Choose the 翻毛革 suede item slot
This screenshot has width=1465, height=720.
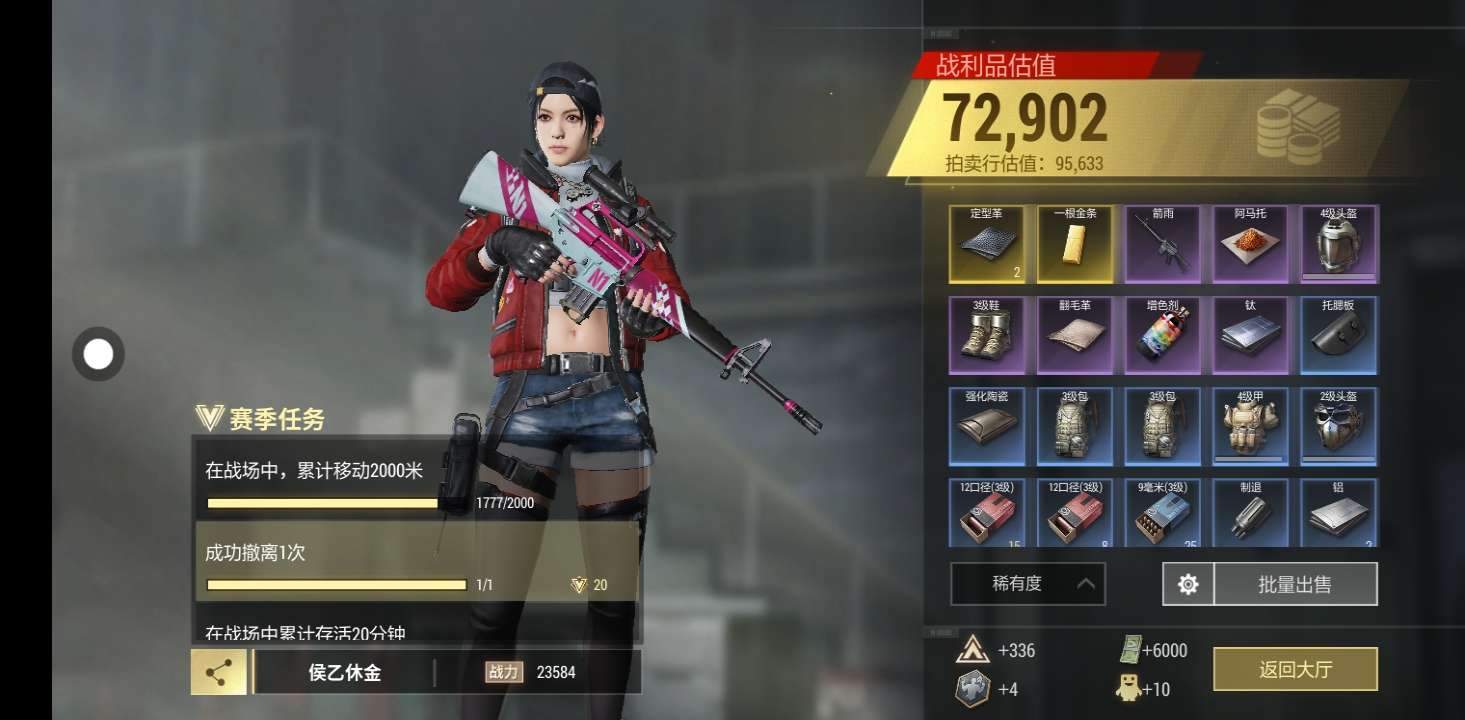1075,335
